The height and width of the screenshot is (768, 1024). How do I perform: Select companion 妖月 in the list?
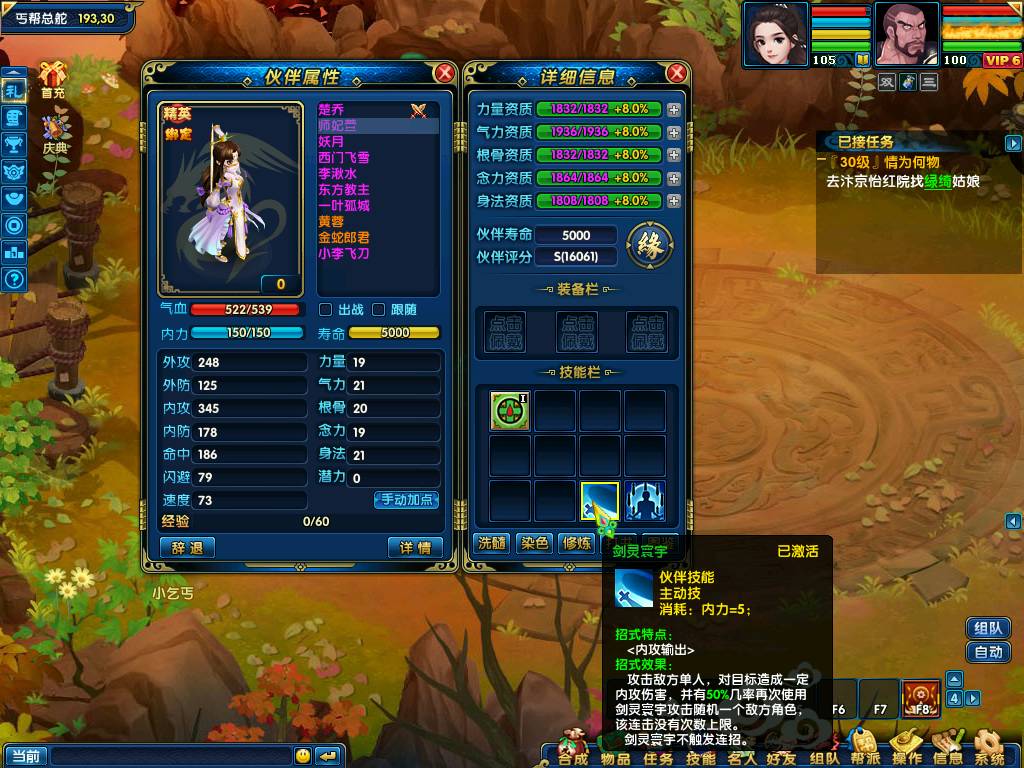[x=332, y=142]
